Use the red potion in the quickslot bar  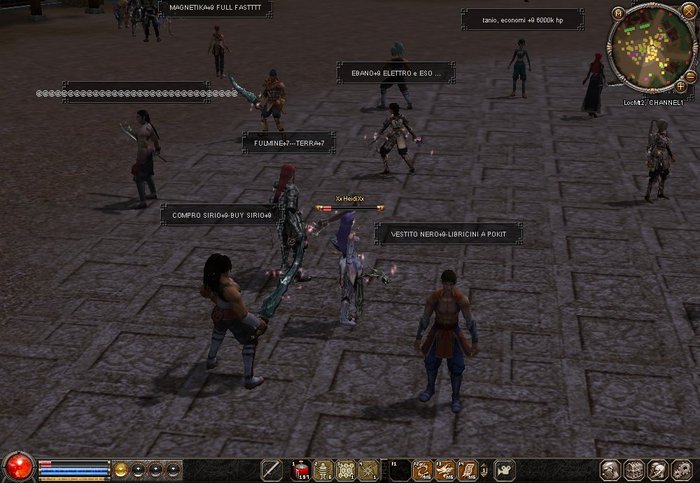(x=299, y=470)
